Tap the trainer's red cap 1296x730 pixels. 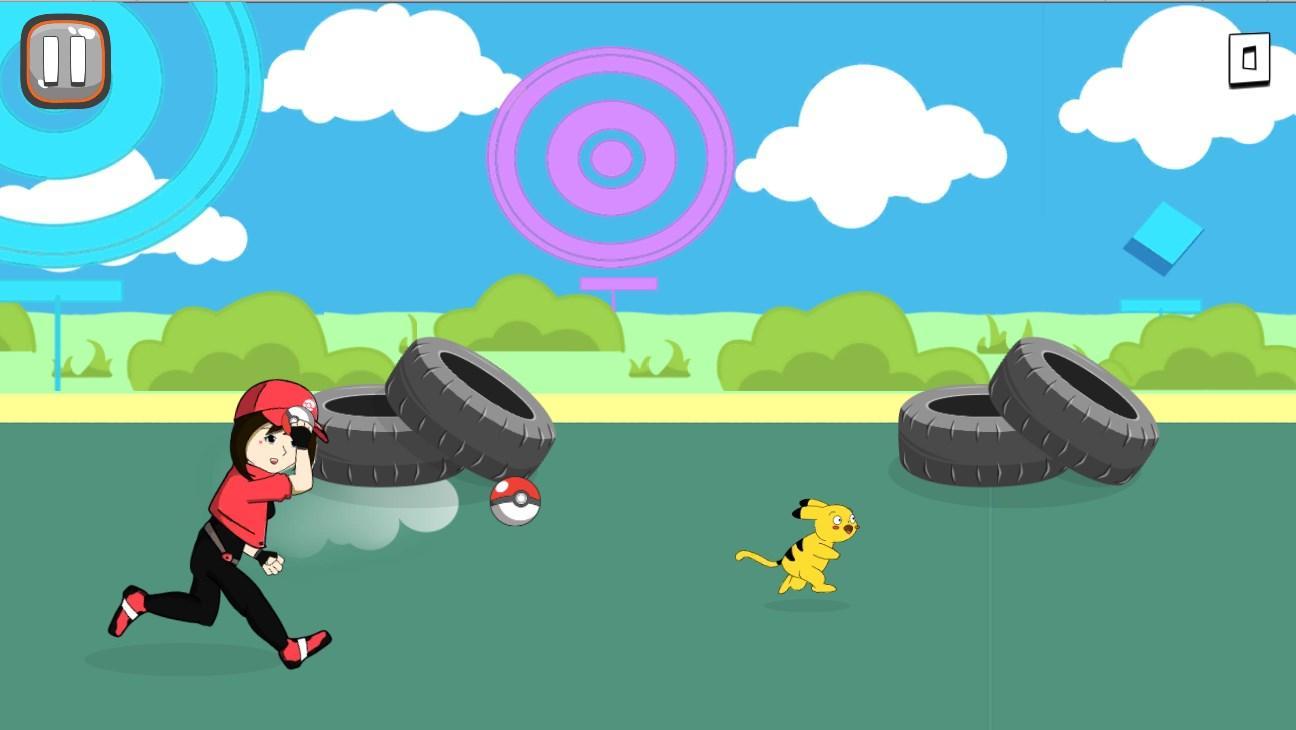click(275, 402)
